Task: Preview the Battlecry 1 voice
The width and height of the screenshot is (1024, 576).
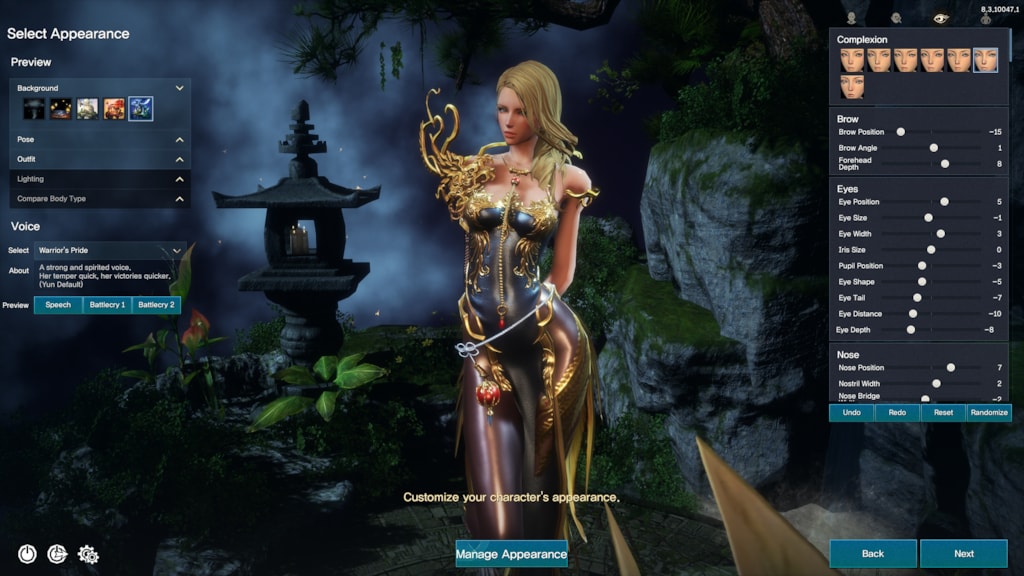Action: coord(107,304)
